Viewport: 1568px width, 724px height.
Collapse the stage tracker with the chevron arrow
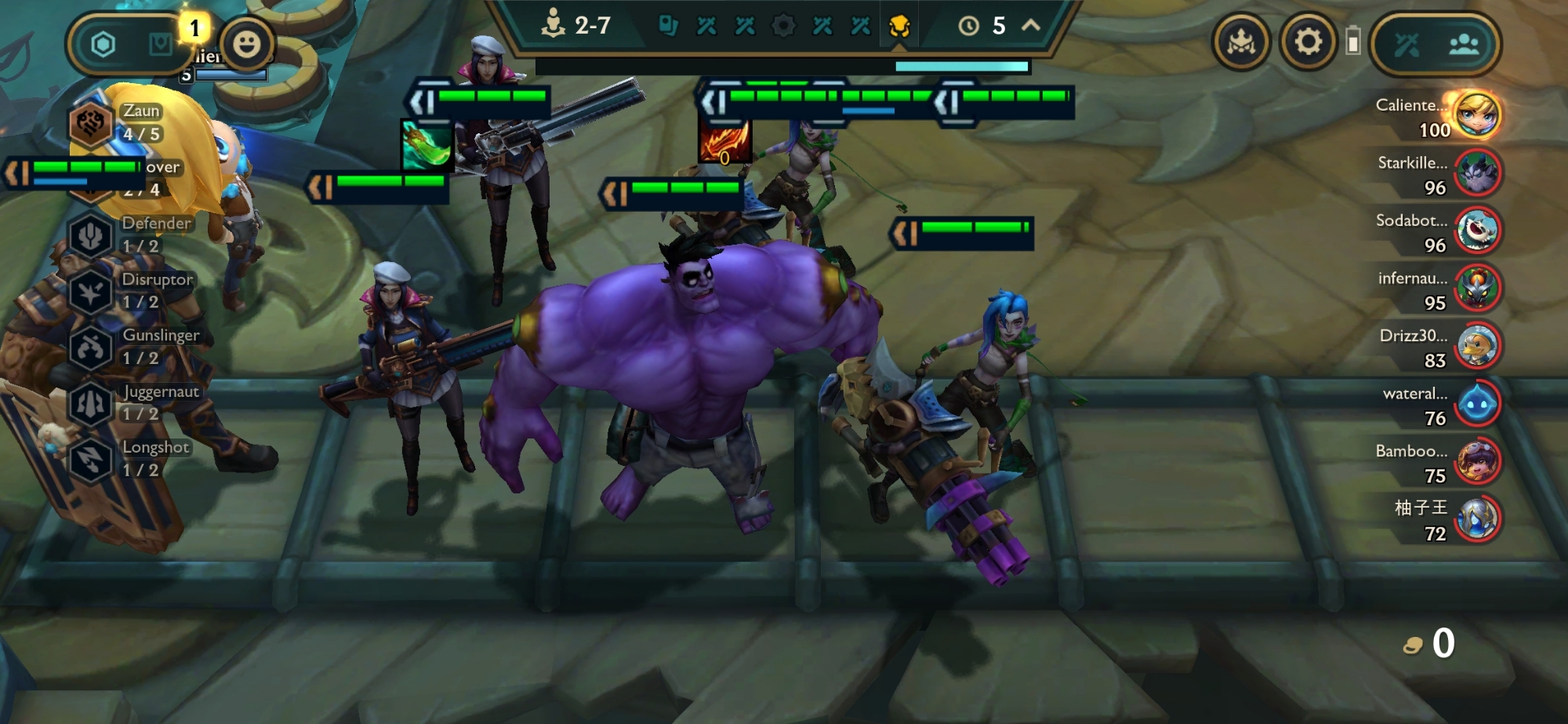click(x=1031, y=26)
